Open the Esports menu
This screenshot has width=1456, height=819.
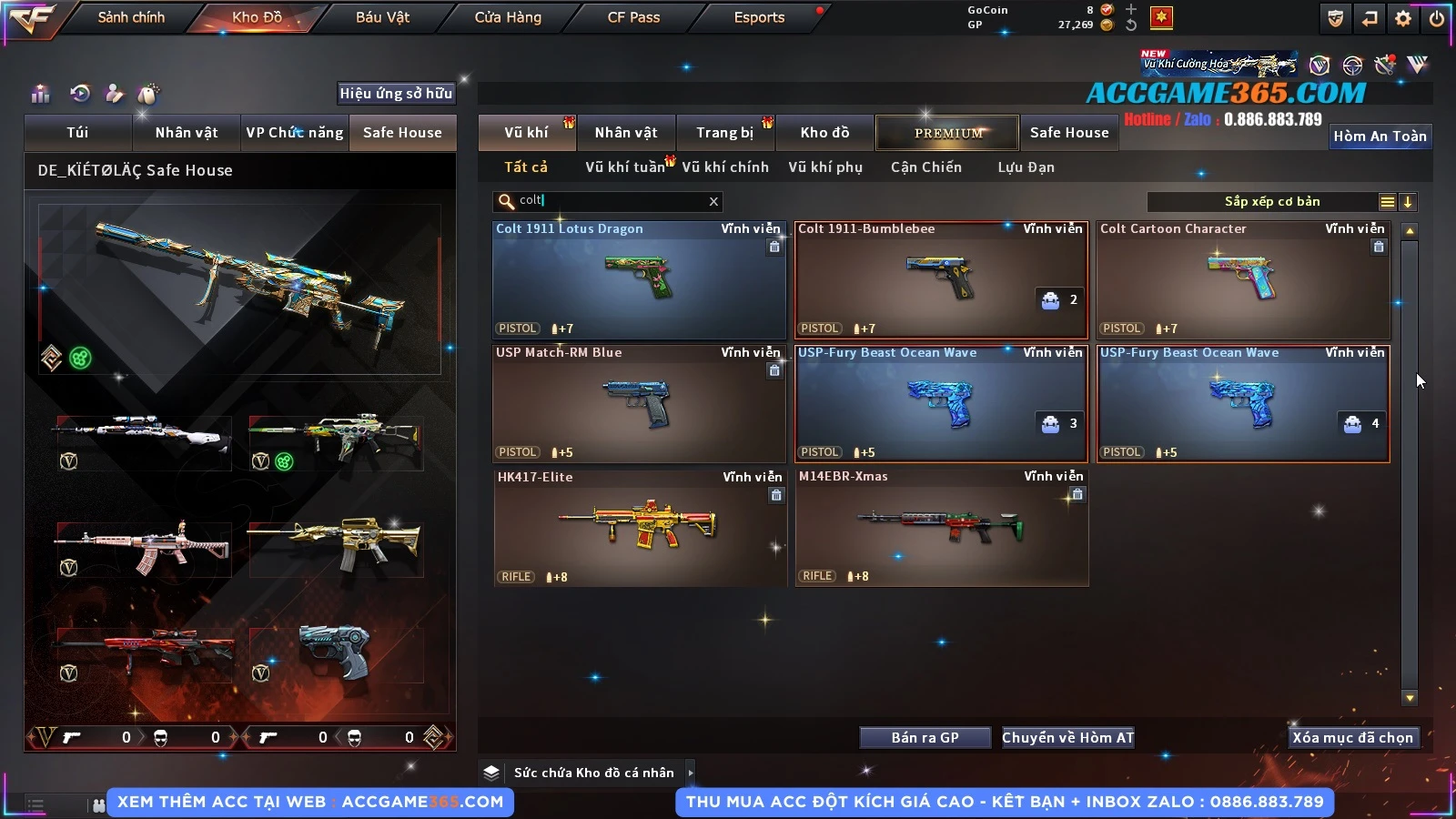(759, 17)
